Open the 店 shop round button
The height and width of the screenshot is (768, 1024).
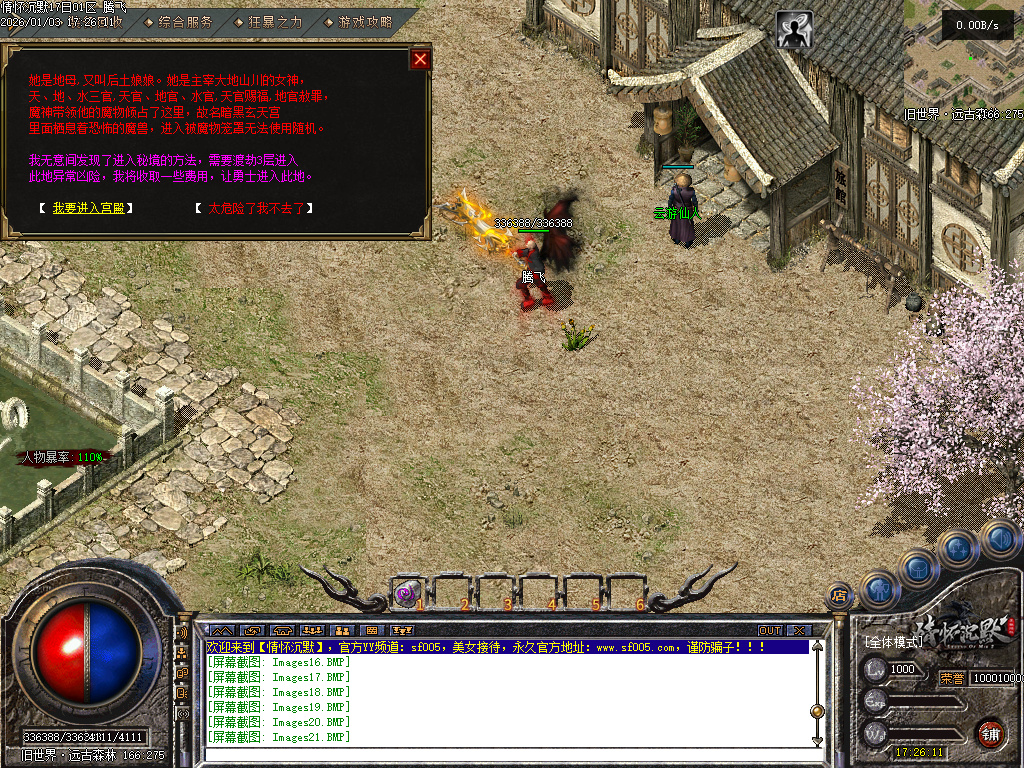[839, 596]
